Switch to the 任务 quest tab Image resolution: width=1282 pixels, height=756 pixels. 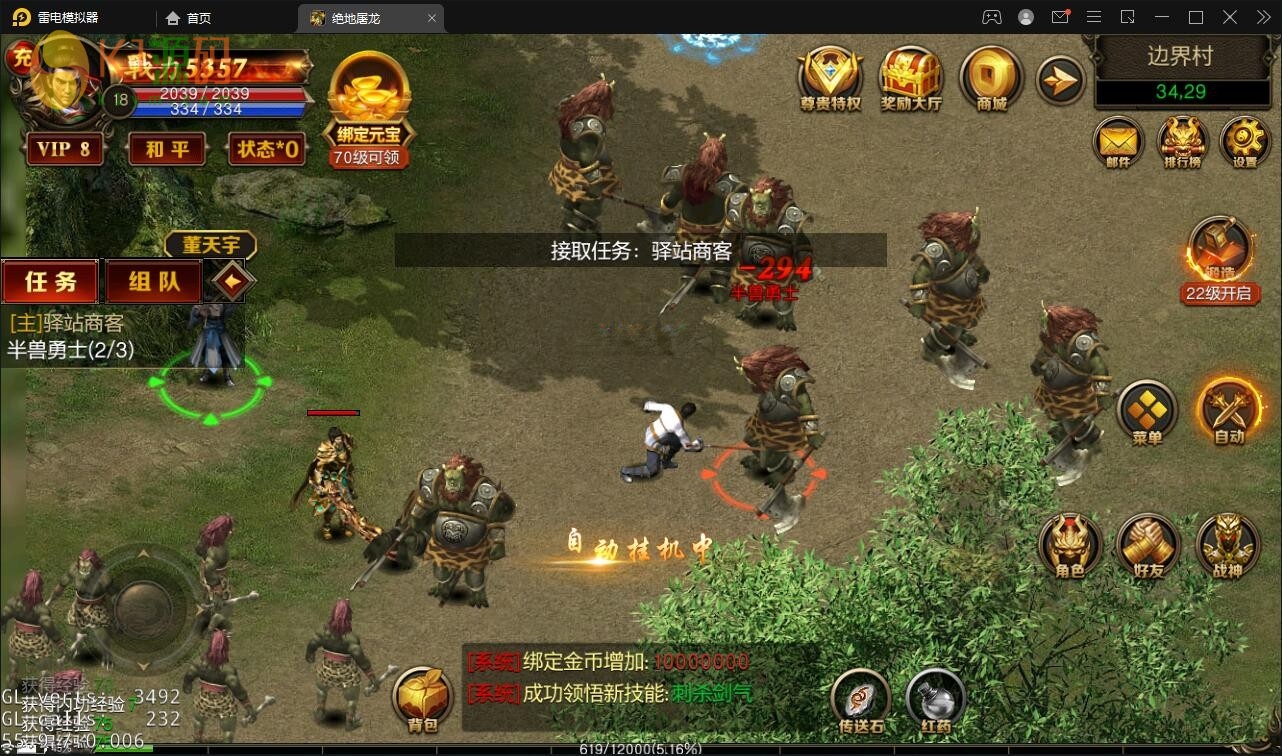click(x=49, y=281)
